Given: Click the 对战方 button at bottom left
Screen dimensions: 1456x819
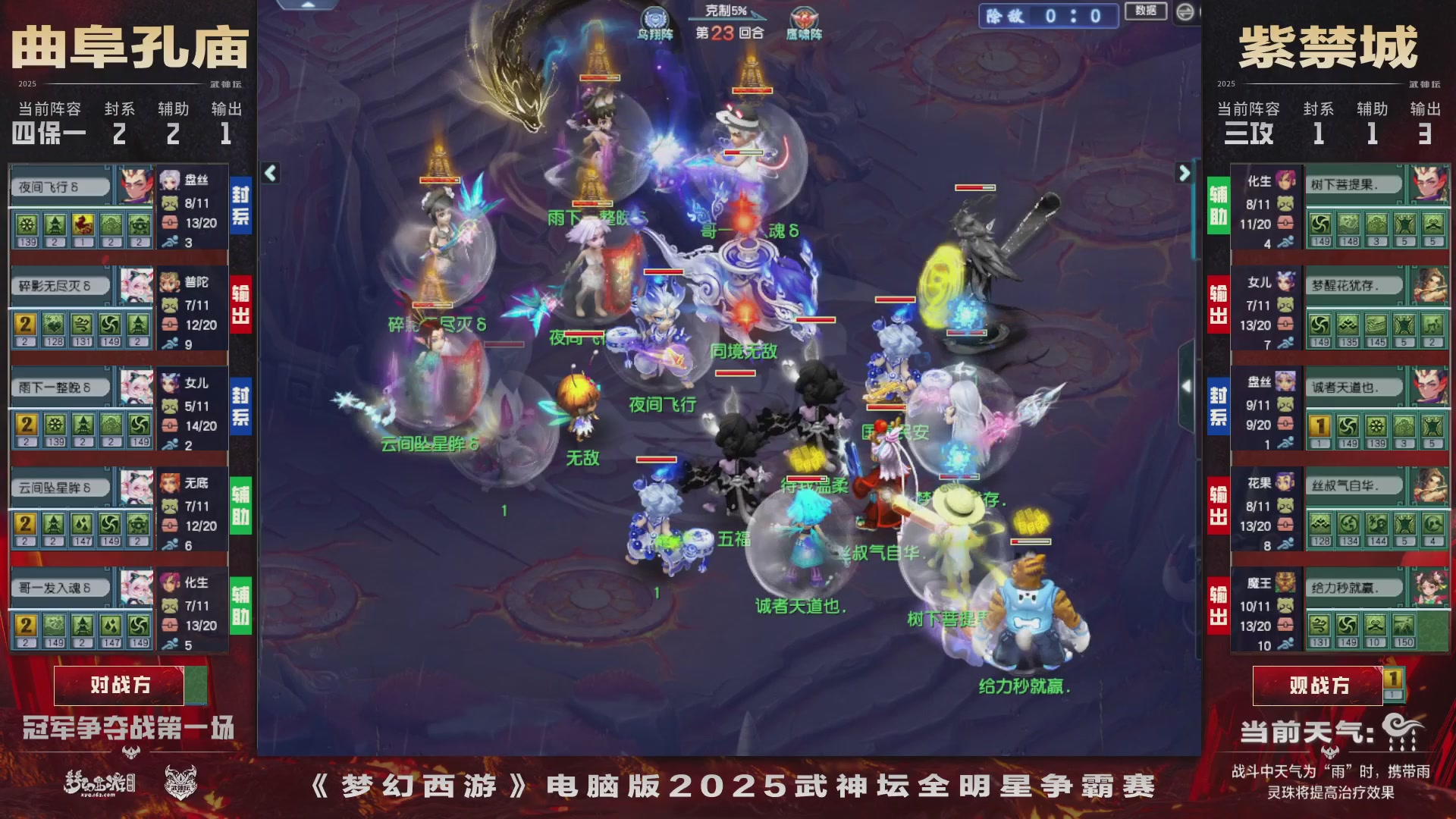Looking at the screenshot, I should pos(119,684).
